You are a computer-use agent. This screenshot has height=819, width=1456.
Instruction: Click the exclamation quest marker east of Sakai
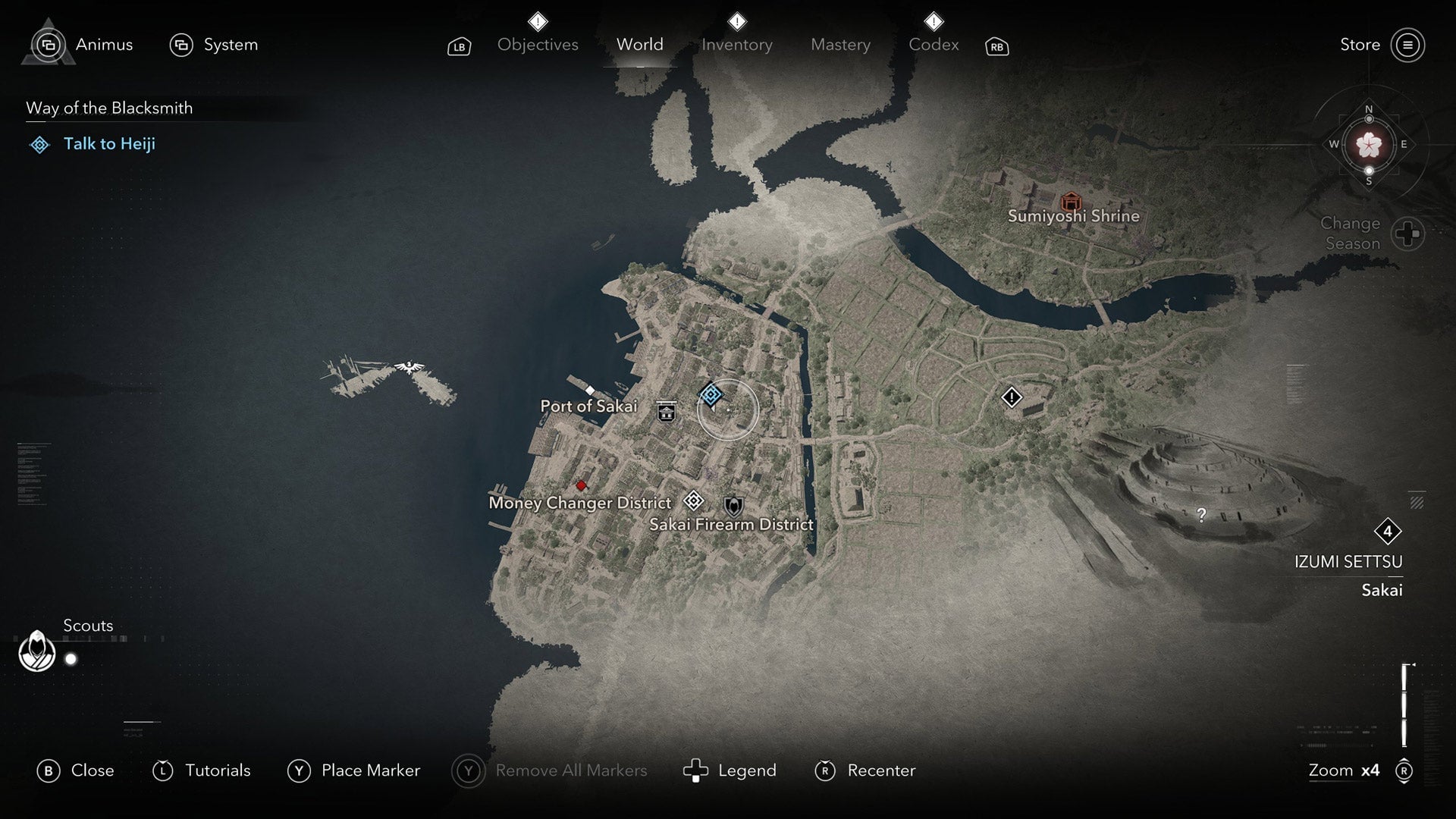[1013, 397]
